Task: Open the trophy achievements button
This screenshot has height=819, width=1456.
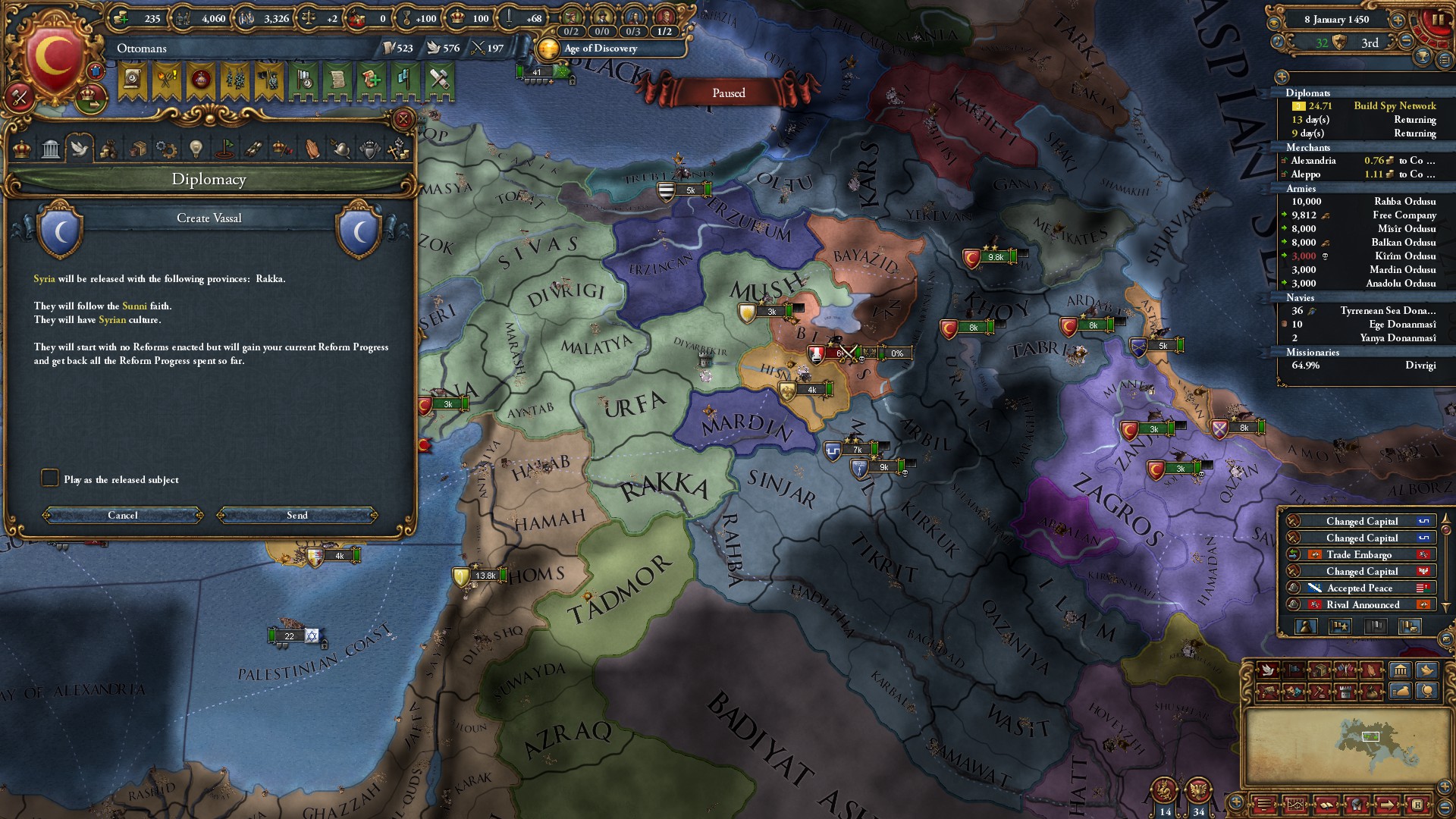Action: click(x=1423, y=56)
